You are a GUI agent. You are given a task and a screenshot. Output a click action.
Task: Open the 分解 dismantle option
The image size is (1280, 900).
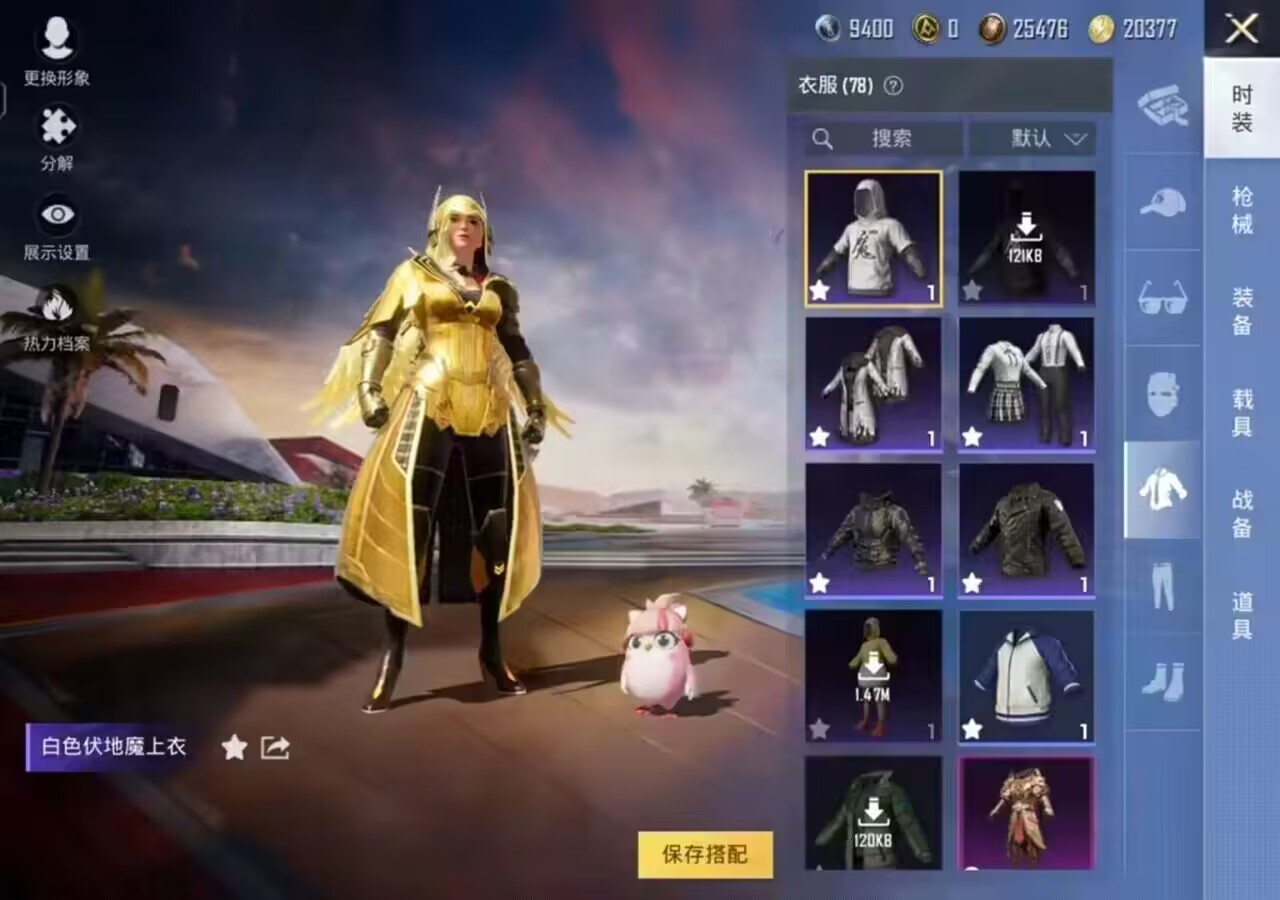pos(57,138)
